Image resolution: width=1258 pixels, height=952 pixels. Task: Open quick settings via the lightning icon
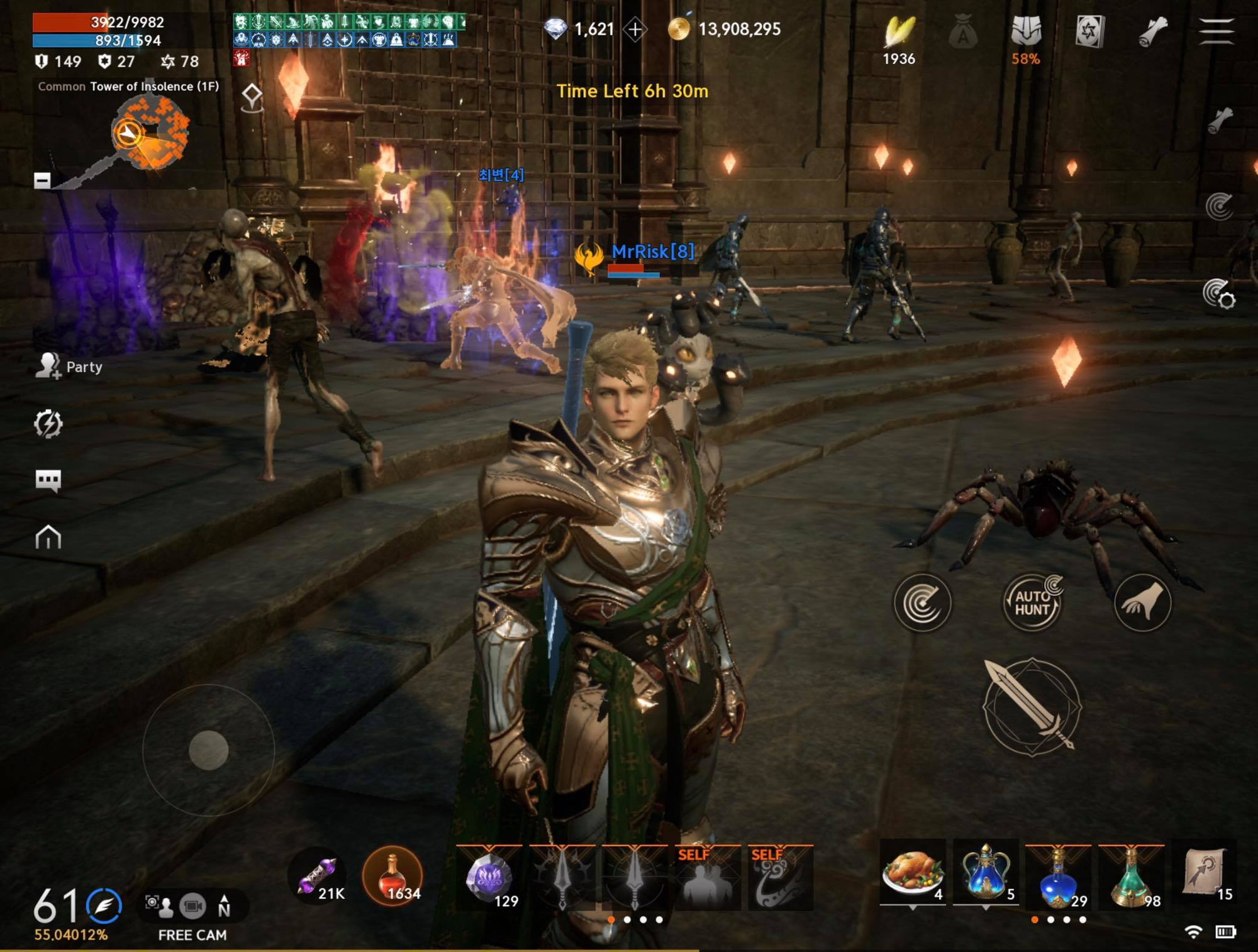50,424
